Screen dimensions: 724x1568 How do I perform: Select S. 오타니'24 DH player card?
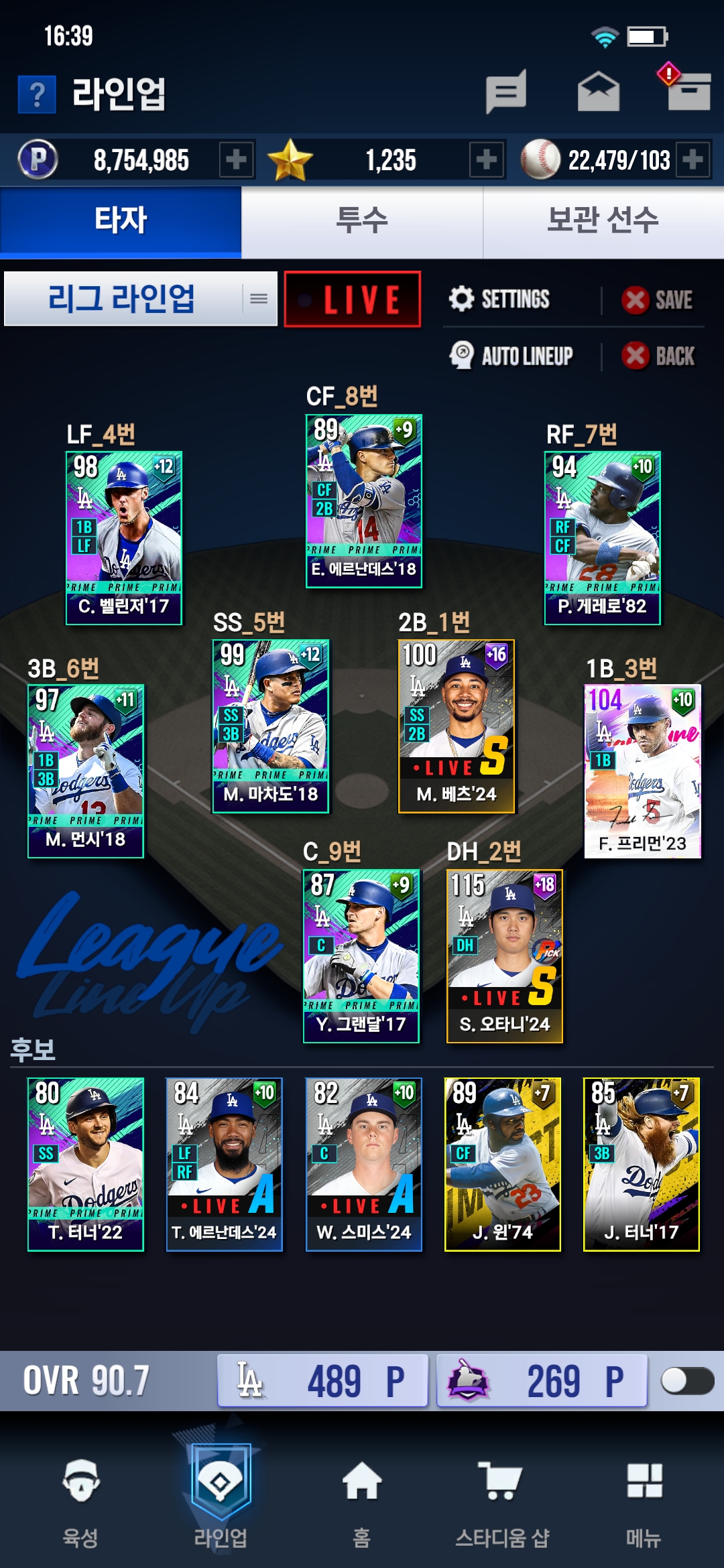(505, 956)
